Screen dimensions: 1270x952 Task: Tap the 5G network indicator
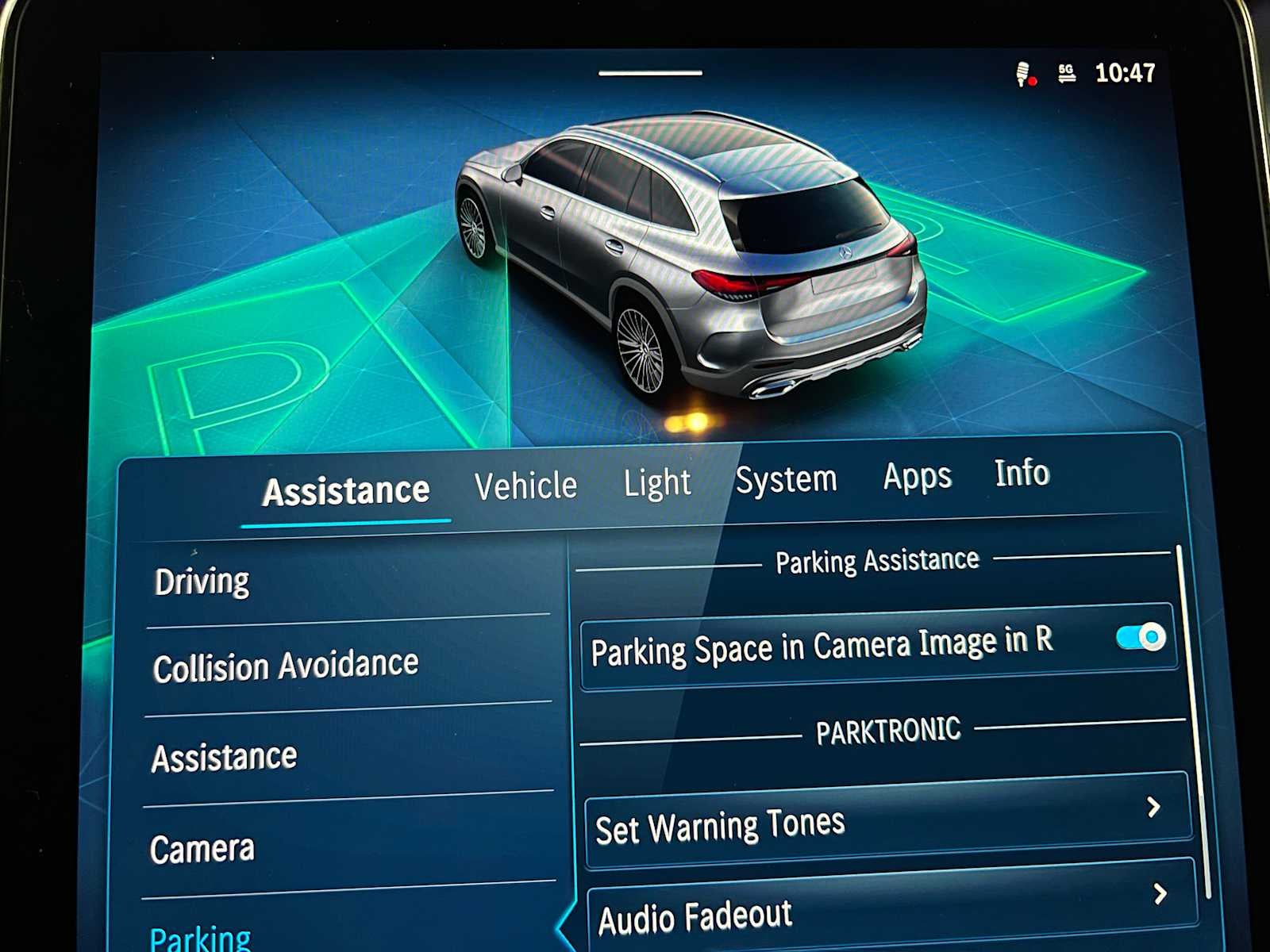pos(1066,73)
